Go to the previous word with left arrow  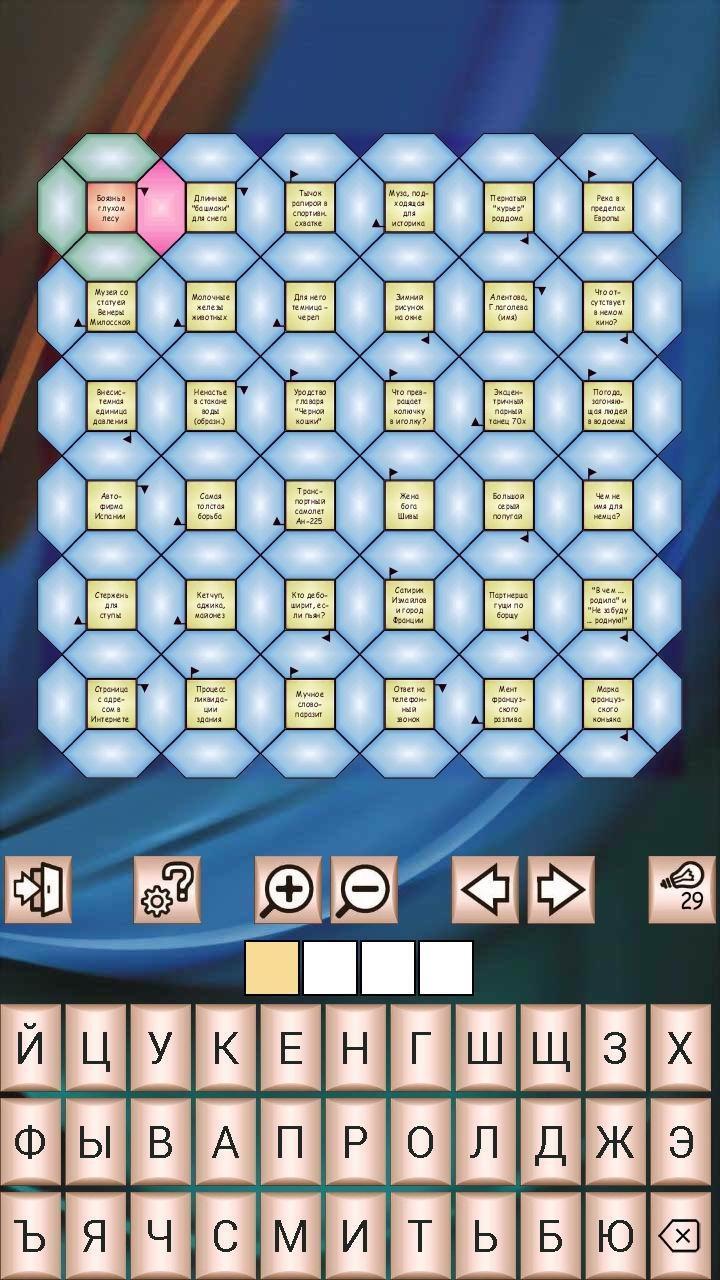click(485, 889)
